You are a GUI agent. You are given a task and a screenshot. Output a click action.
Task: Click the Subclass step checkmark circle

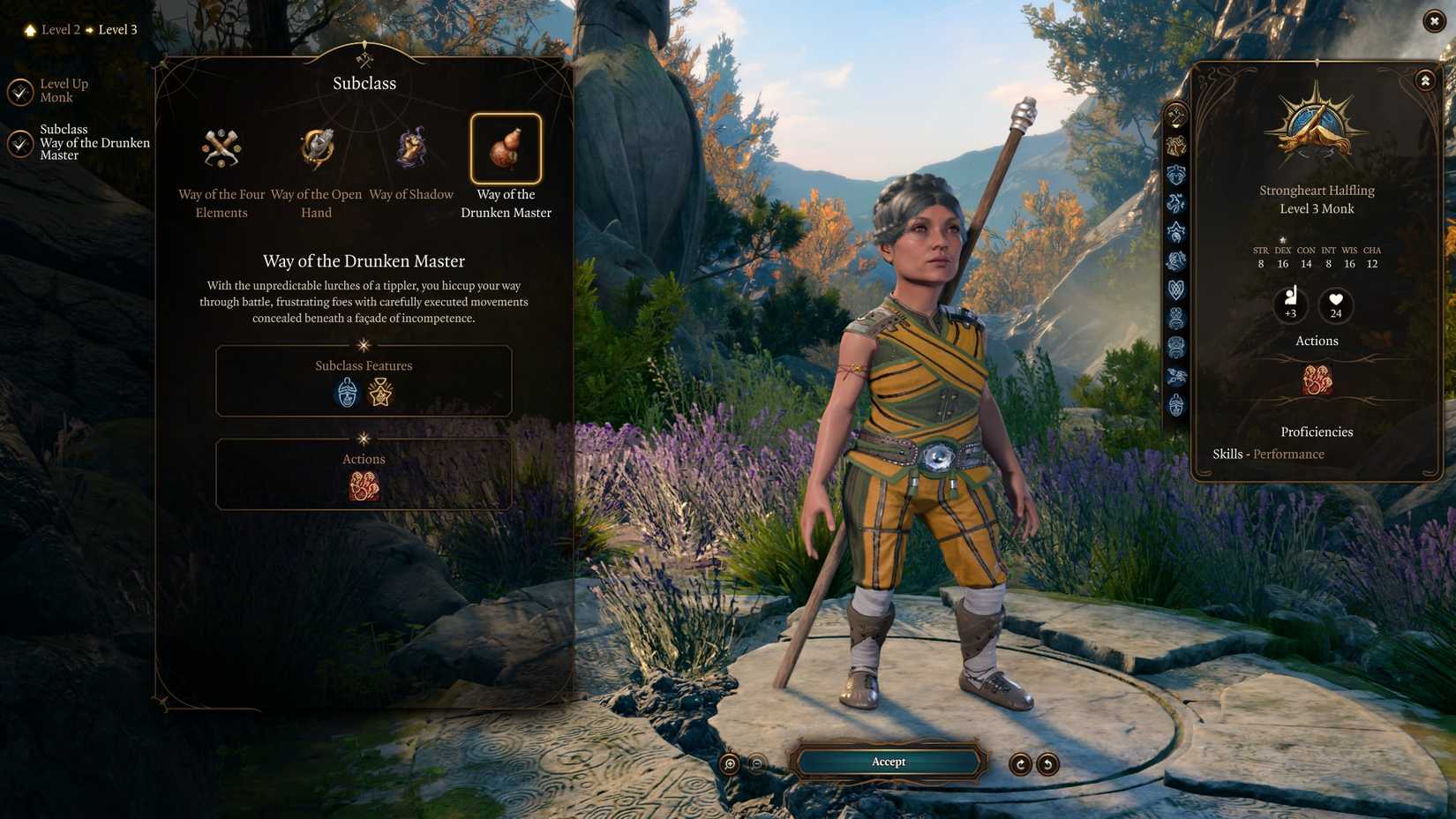coord(19,143)
